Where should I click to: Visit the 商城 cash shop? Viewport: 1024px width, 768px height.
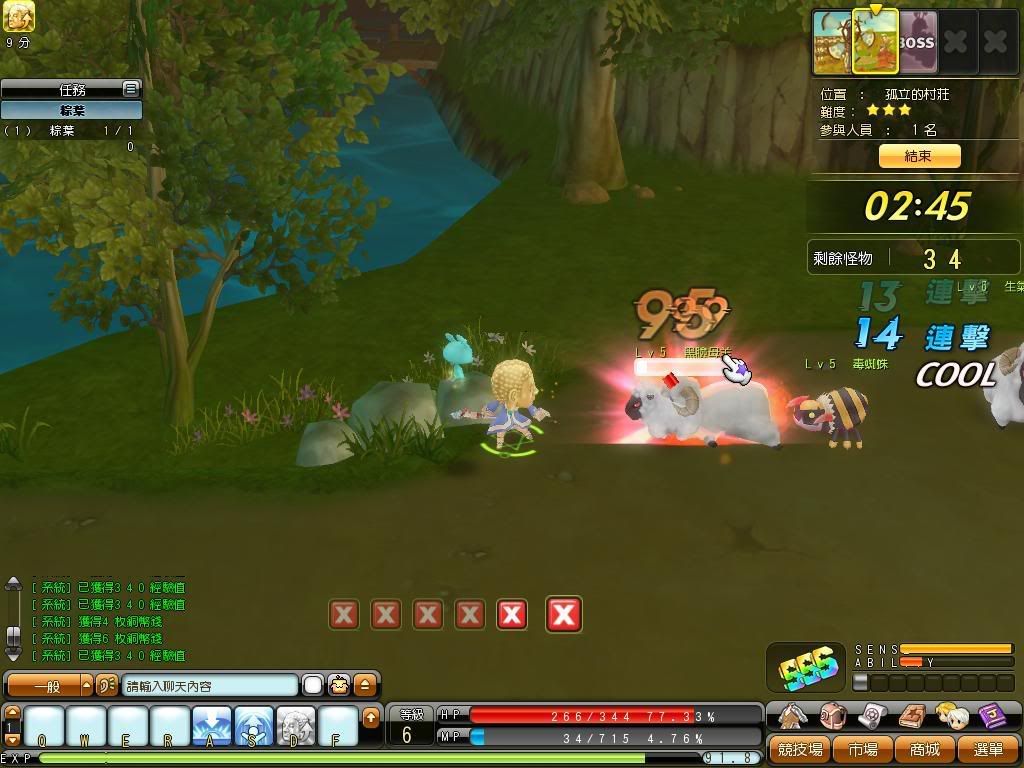click(x=925, y=749)
